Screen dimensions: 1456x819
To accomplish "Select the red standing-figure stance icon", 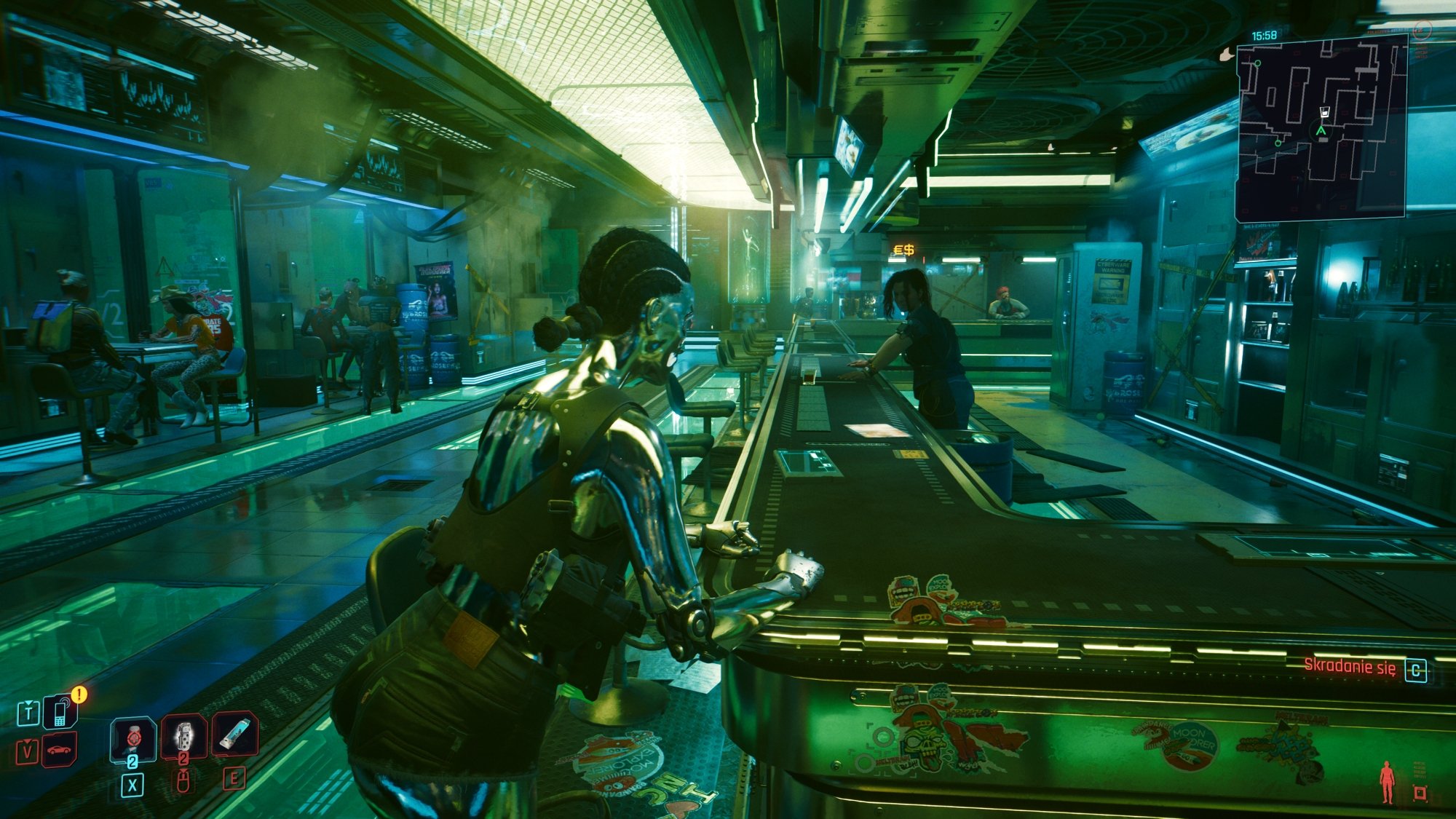I will click(1387, 782).
